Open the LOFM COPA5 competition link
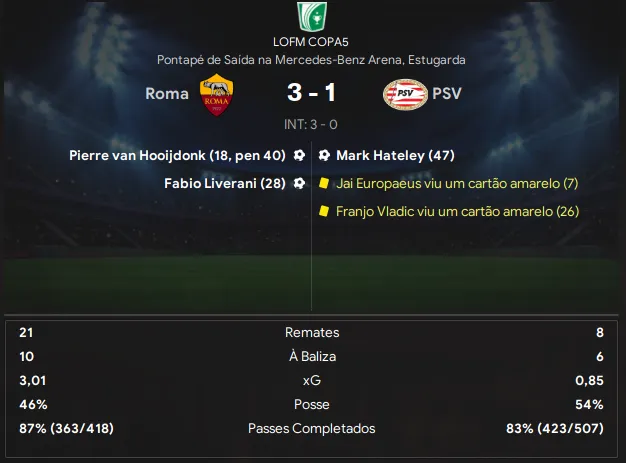This screenshot has height=463, width=626. click(312, 42)
